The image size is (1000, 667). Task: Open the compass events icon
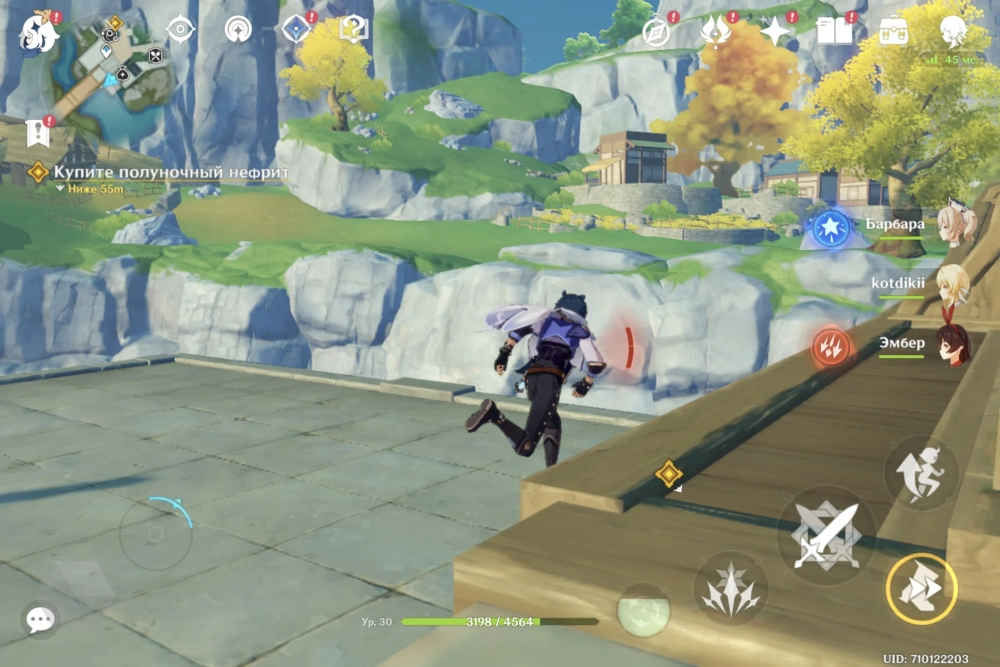point(656,31)
